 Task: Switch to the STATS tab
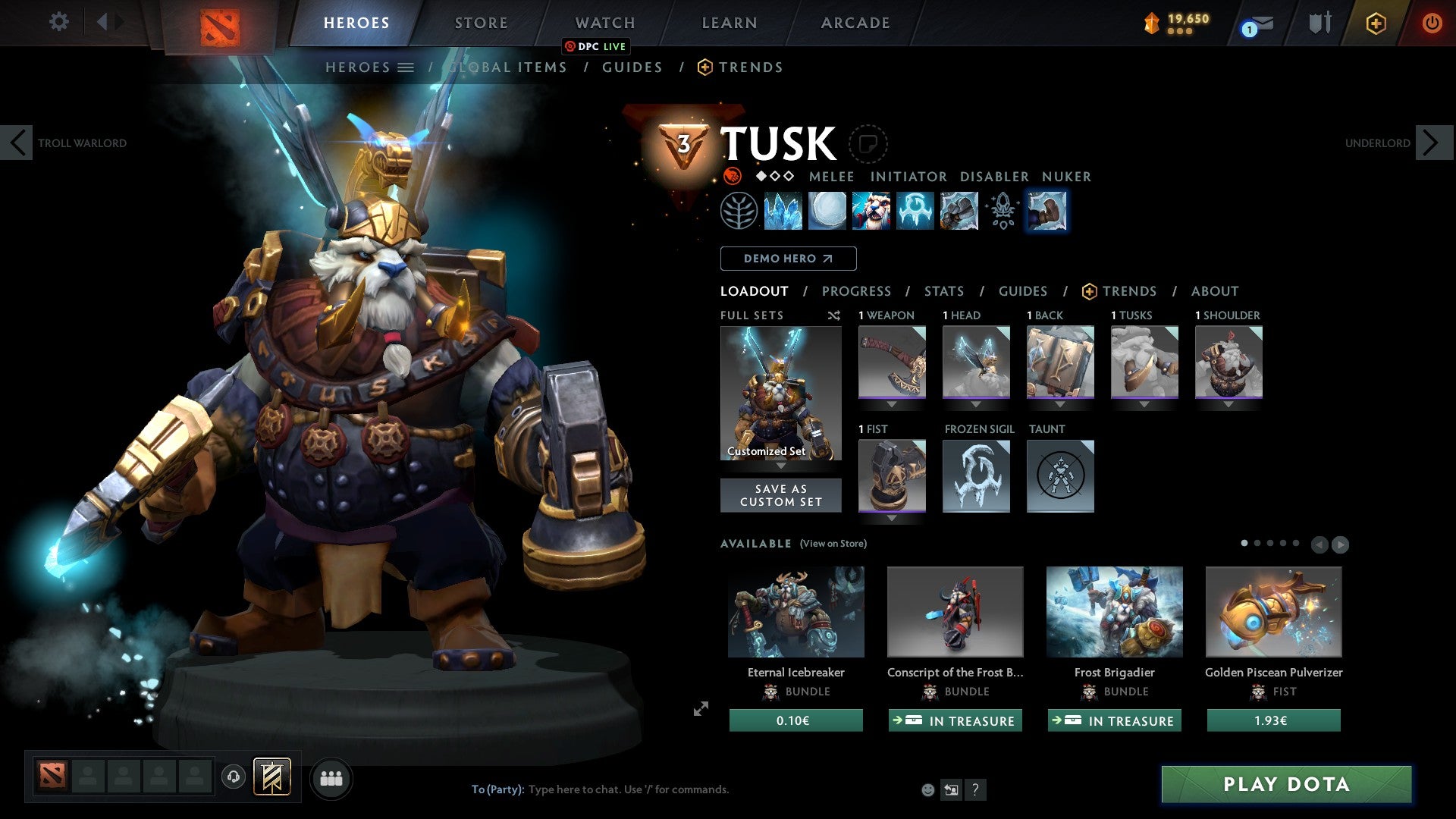click(944, 291)
